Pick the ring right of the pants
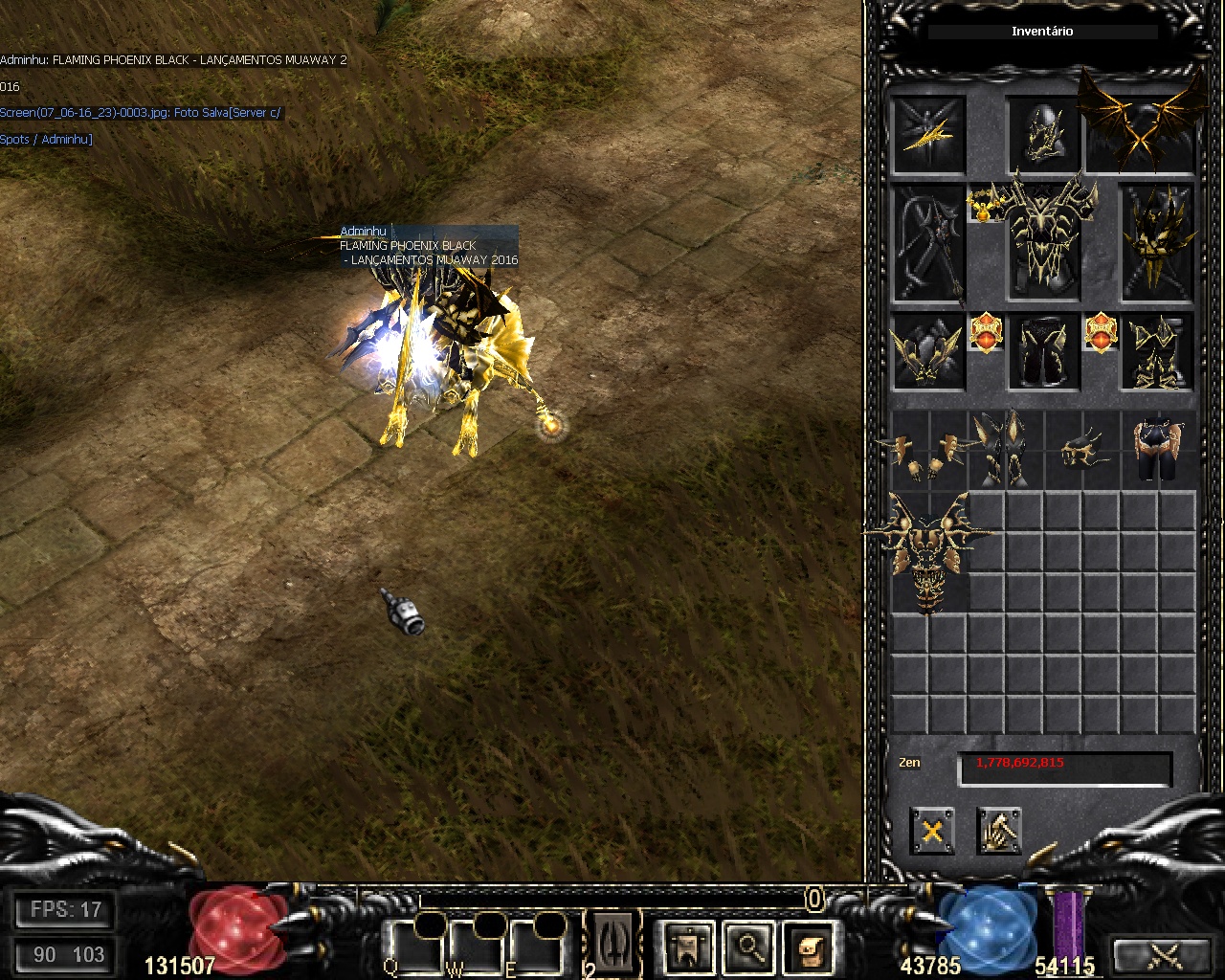This screenshot has width=1225, height=980. 1101,333
